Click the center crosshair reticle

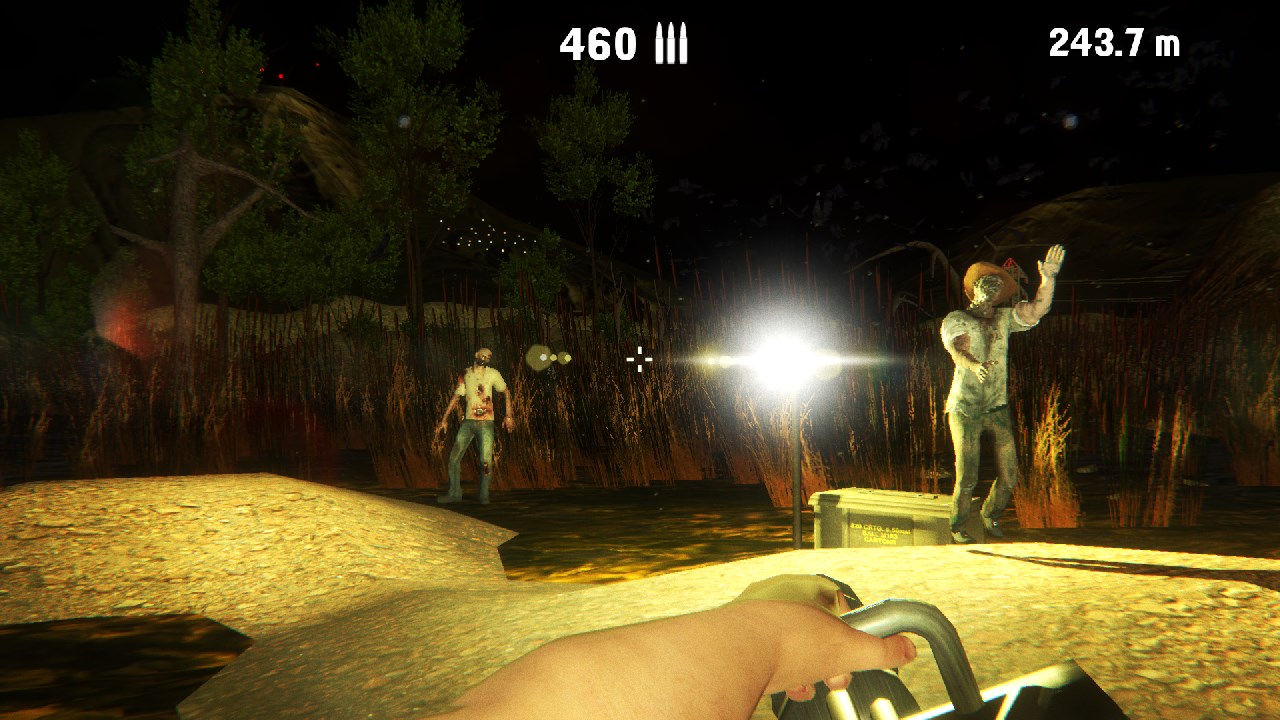(639, 358)
